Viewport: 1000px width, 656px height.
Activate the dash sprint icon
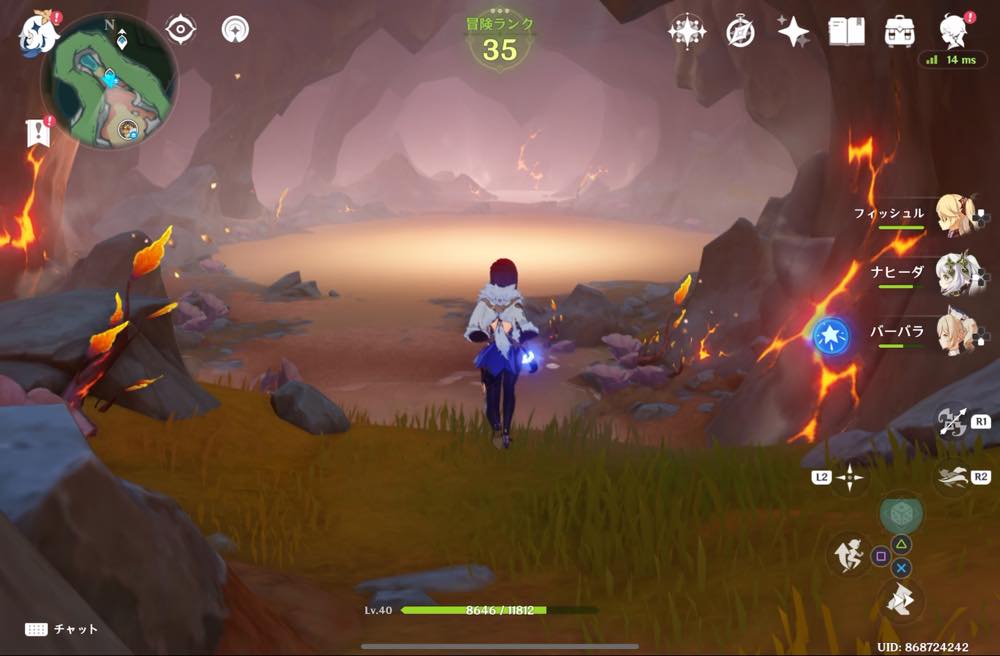951,478
